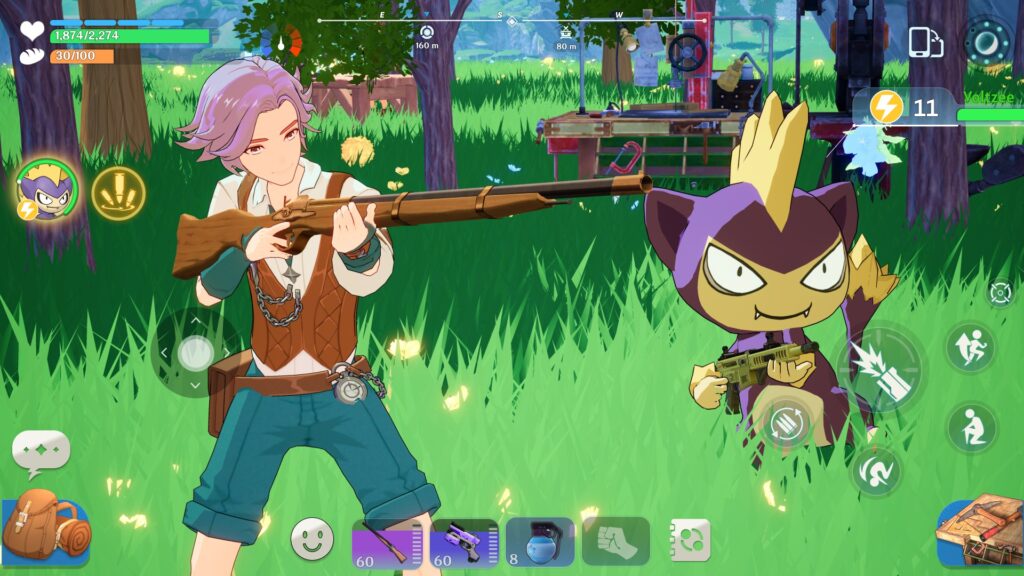Open the smiley face emote menu
The width and height of the screenshot is (1024, 576).
312,539
